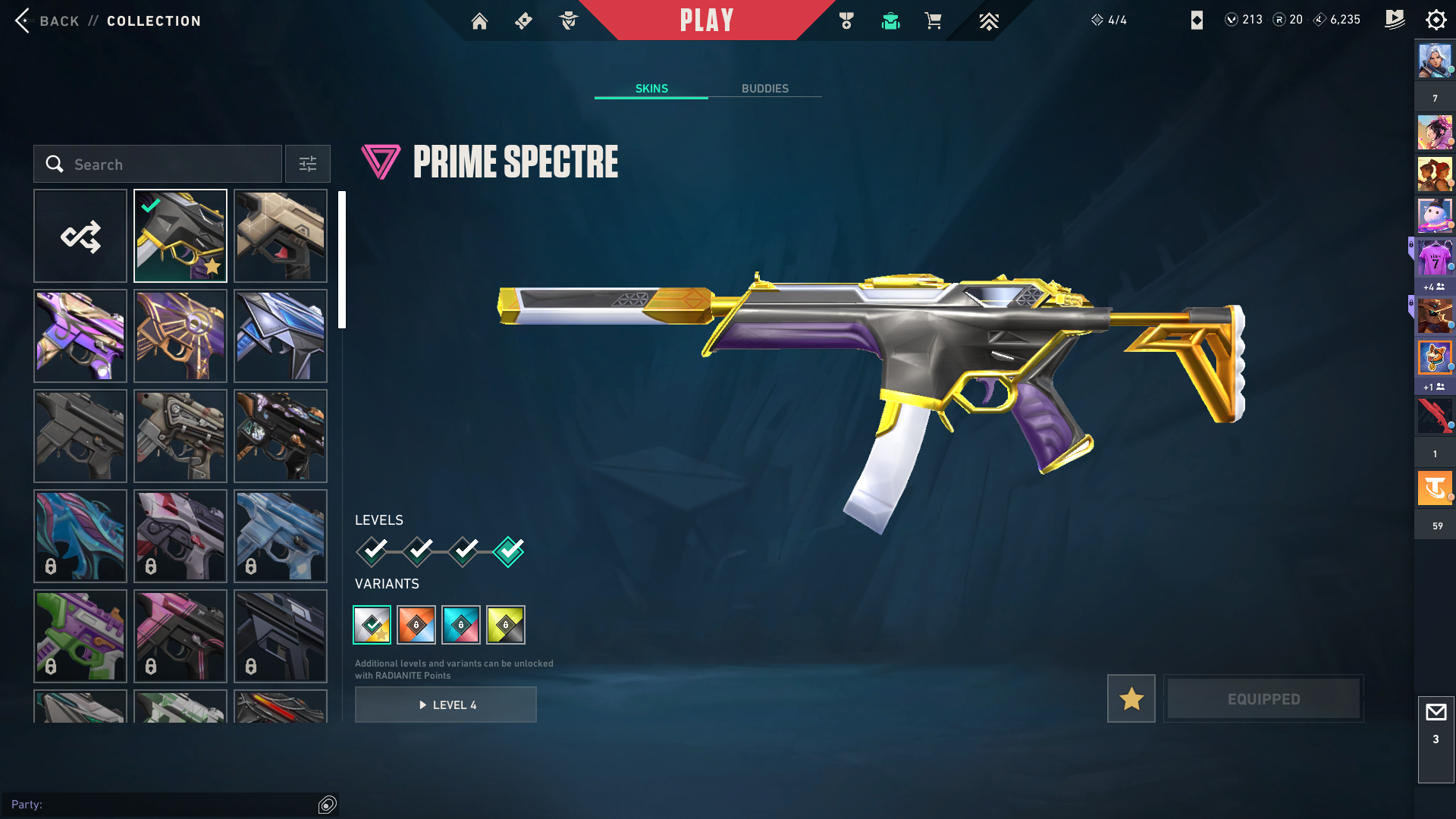Open the skin filter options button
Image resolution: width=1456 pixels, height=819 pixels.
pos(308,165)
